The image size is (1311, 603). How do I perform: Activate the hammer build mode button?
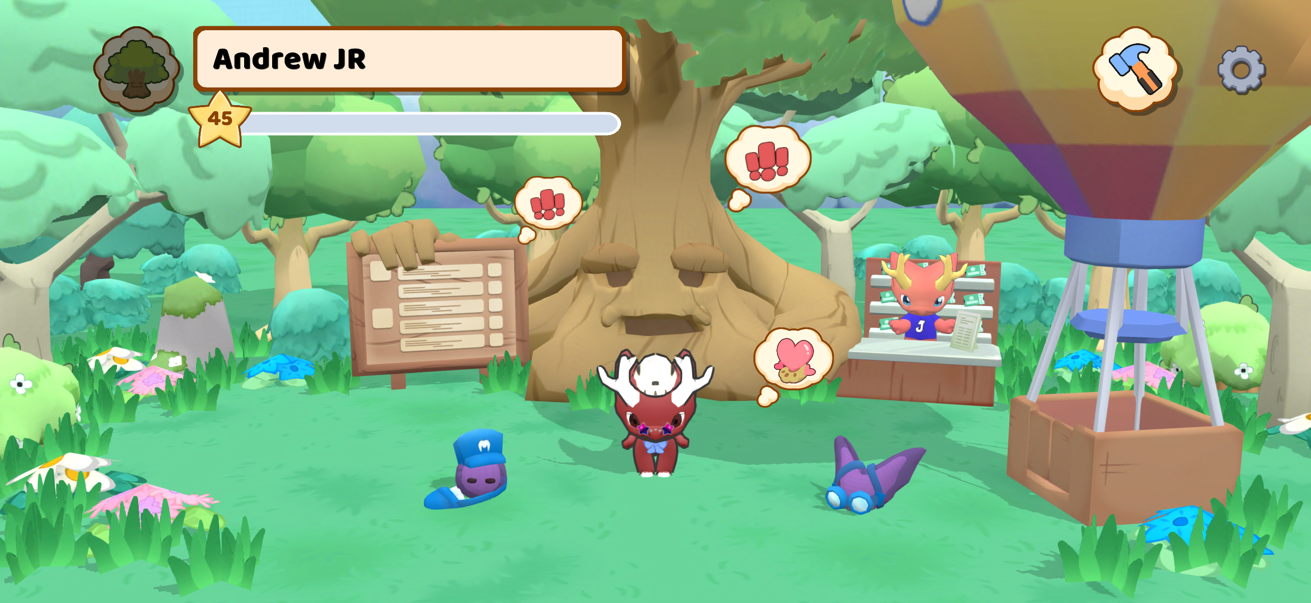(1136, 69)
